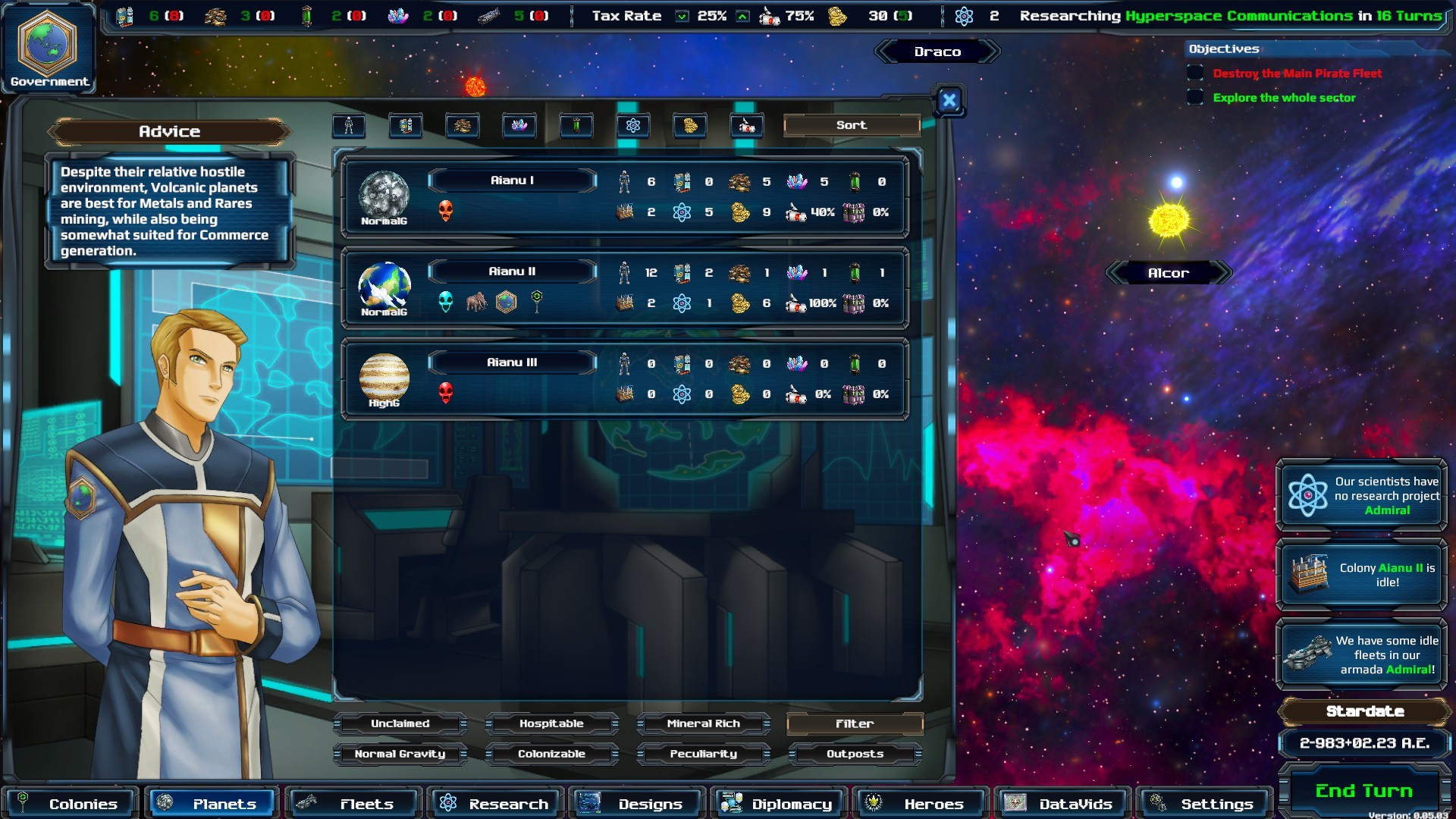Click the Sort button
Viewport: 1456px width, 819px height.
click(x=851, y=125)
